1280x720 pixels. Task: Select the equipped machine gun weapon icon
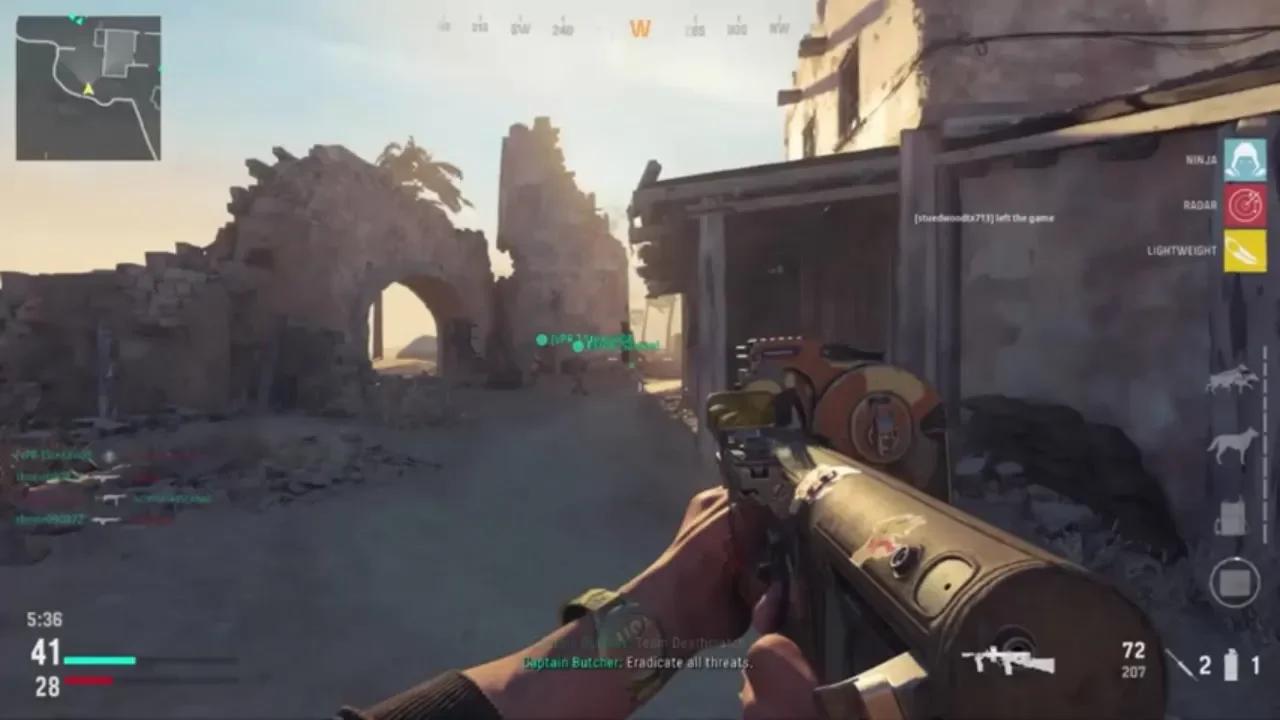point(1010,660)
